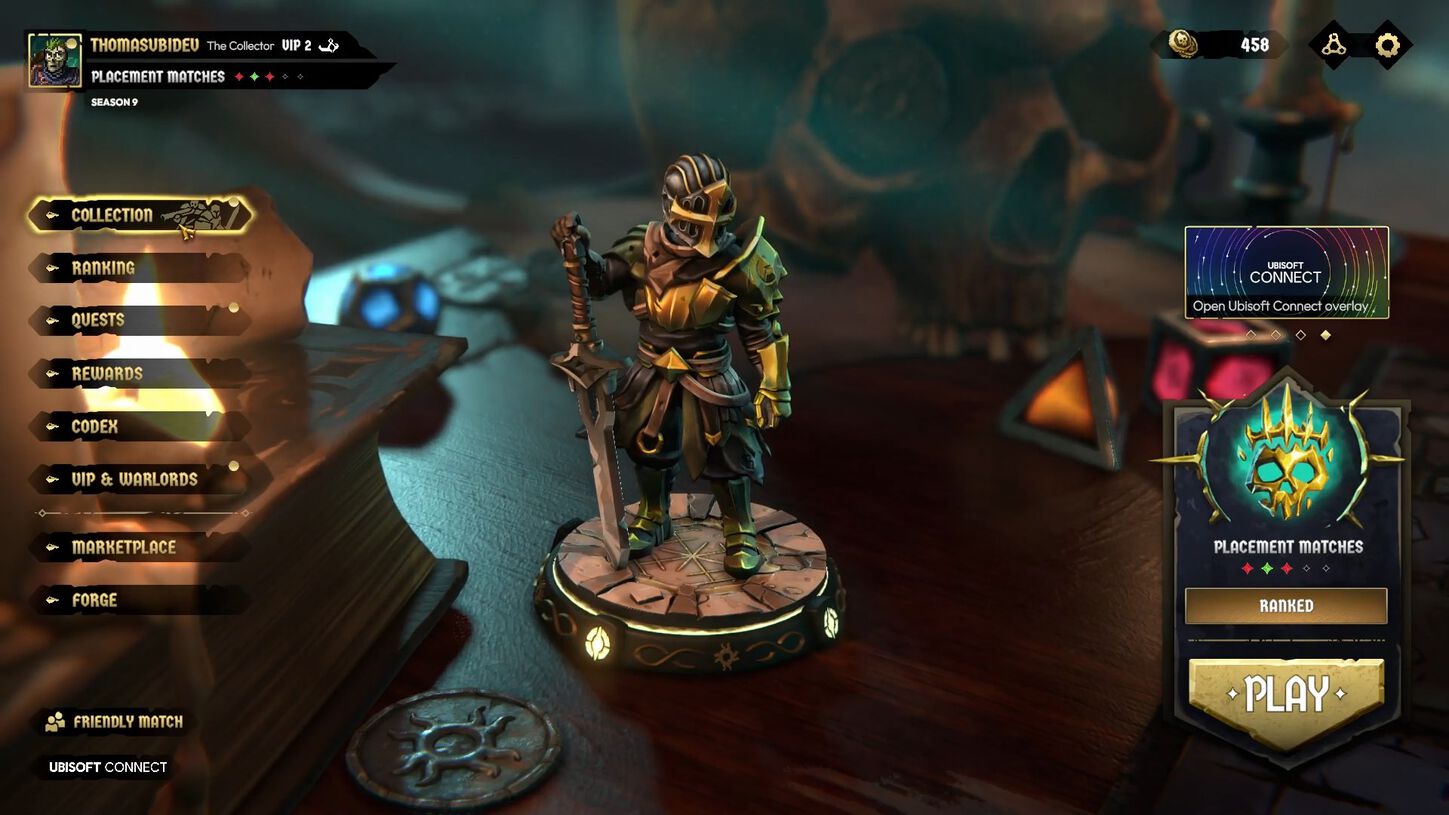Open the Ranking menu entry

(x=105, y=267)
